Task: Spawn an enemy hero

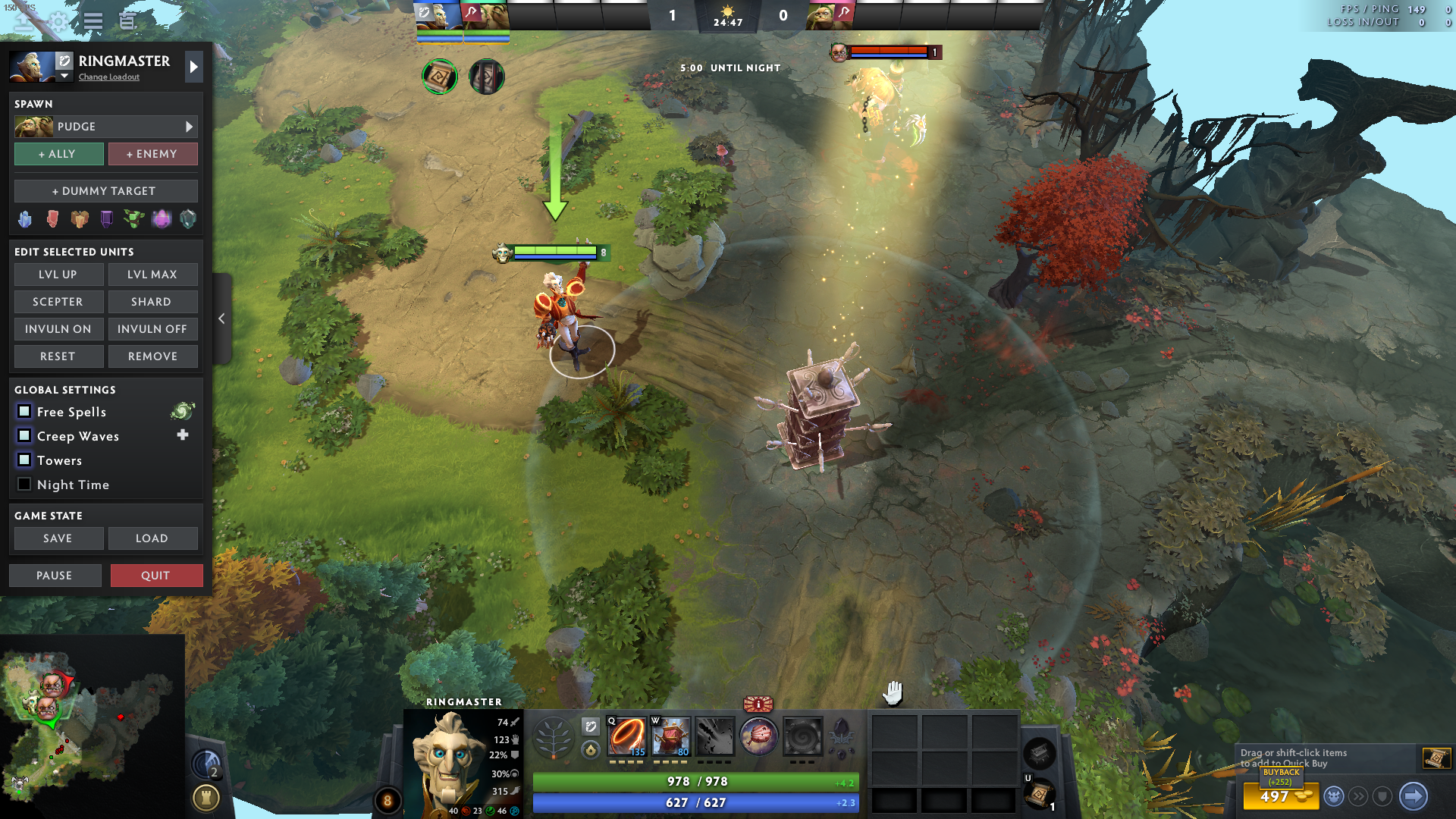Action: (x=152, y=154)
